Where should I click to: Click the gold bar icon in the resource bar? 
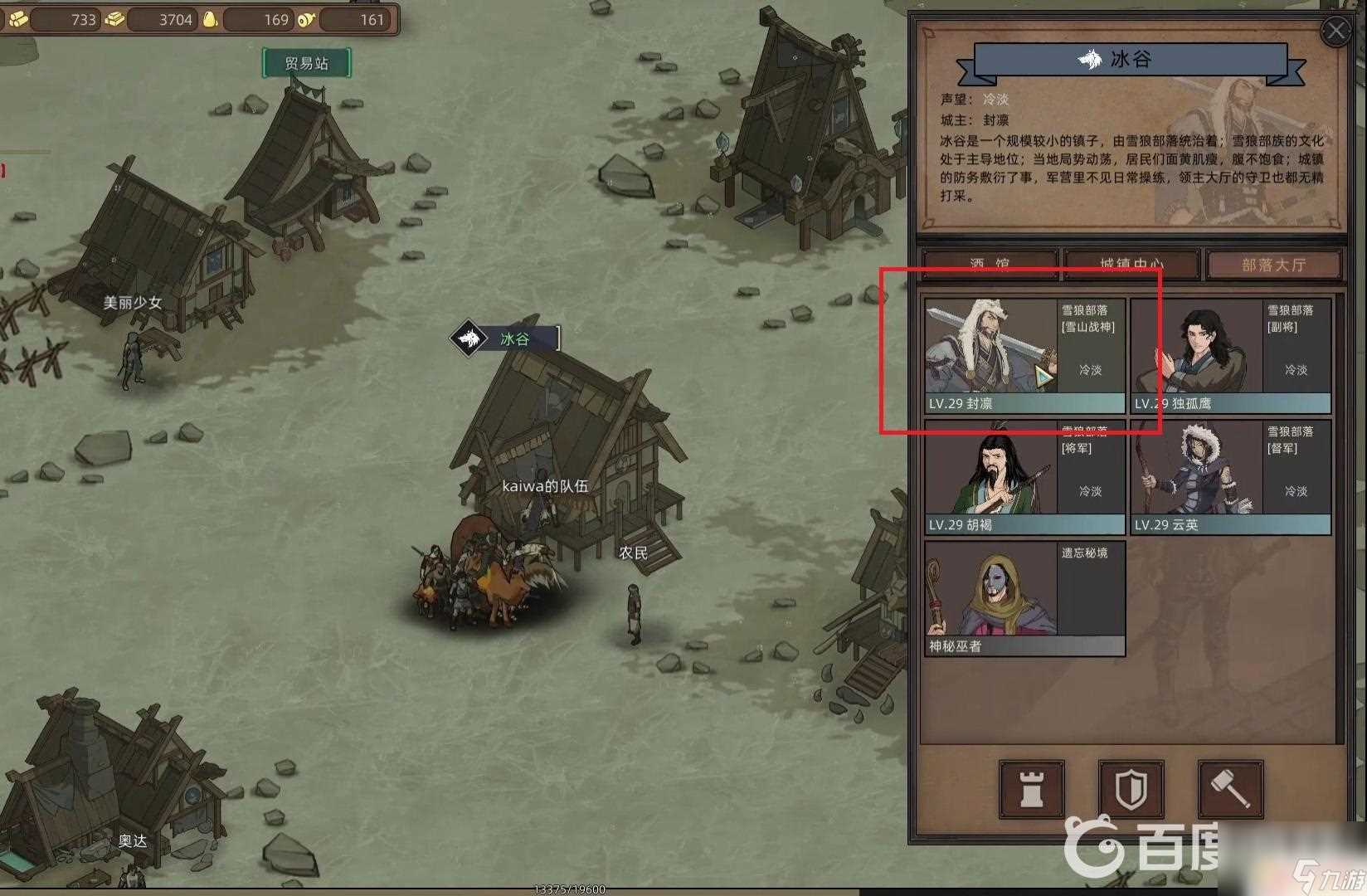(114, 20)
